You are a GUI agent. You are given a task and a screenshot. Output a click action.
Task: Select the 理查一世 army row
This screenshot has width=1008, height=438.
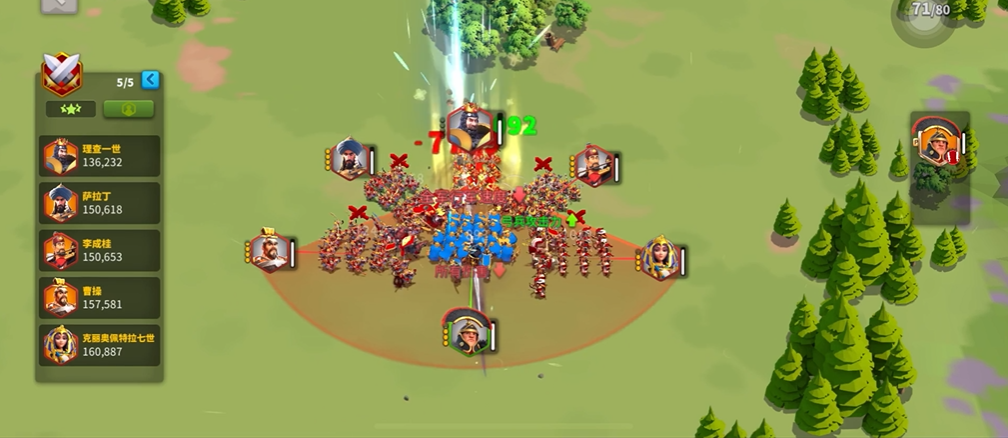(99, 156)
